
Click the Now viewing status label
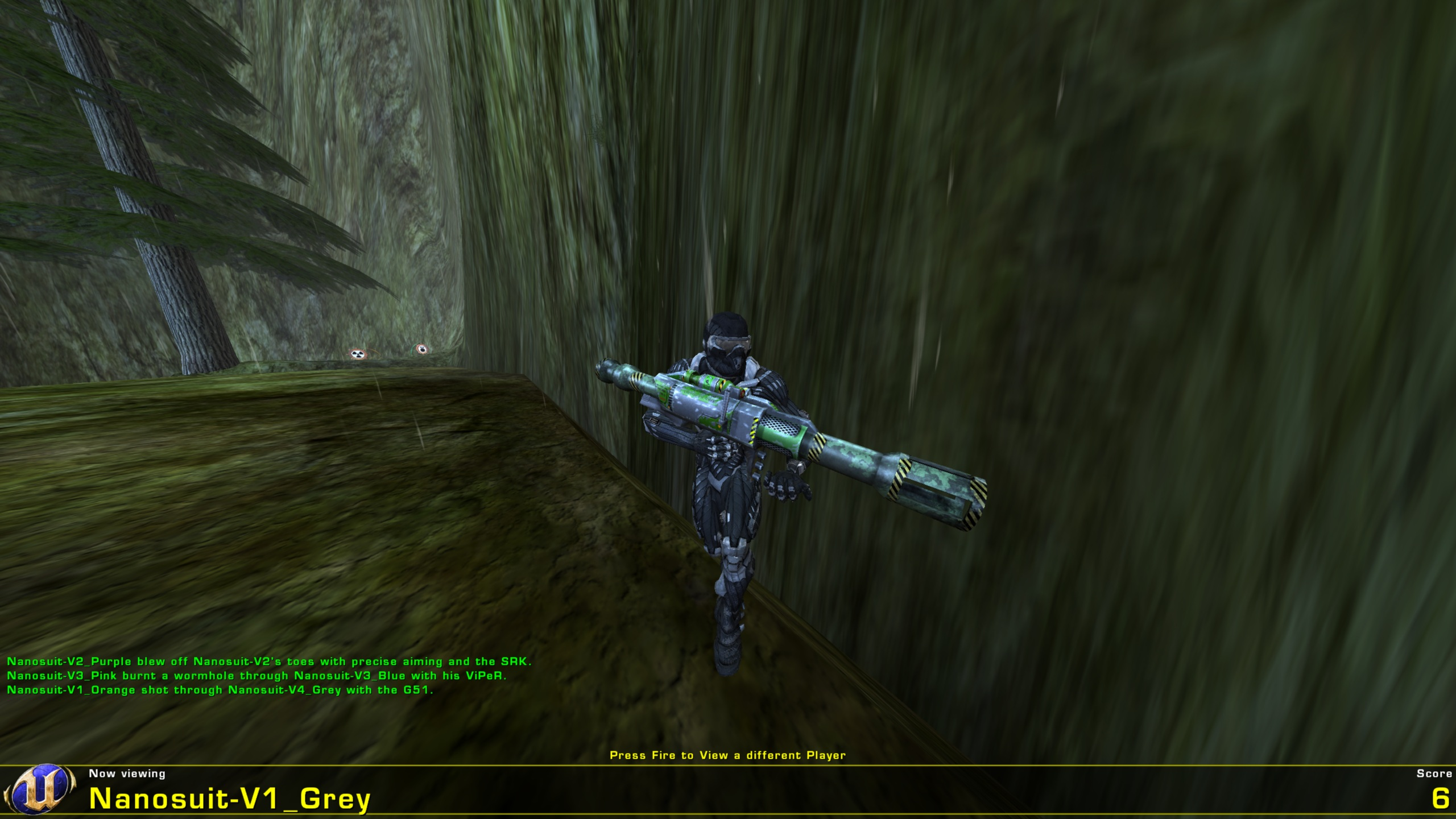[126, 774]
